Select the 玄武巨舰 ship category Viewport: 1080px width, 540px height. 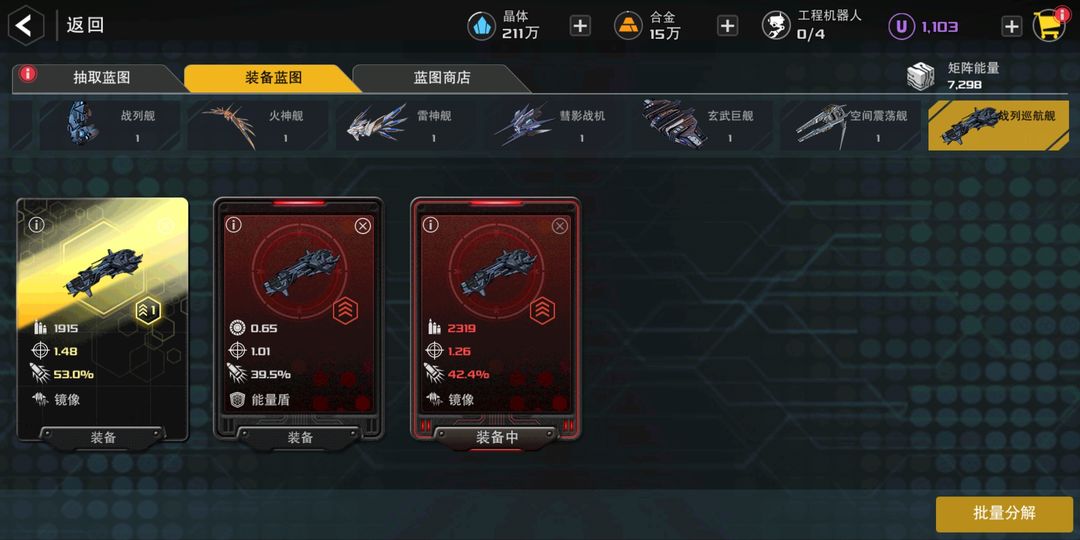pyautogui.click(x=705, y=126)
